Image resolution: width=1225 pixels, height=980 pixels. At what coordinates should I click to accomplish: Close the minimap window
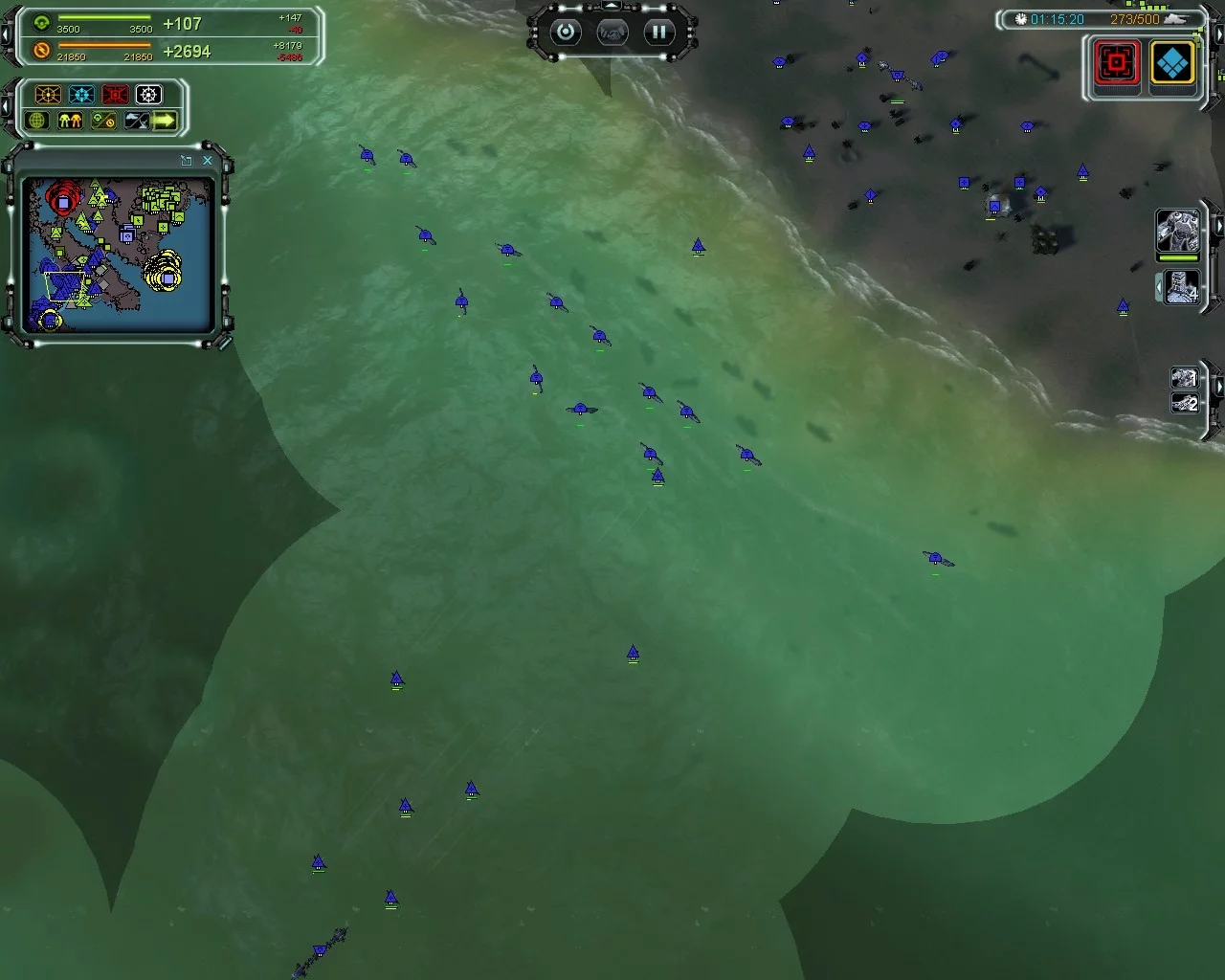pos(208,161)
